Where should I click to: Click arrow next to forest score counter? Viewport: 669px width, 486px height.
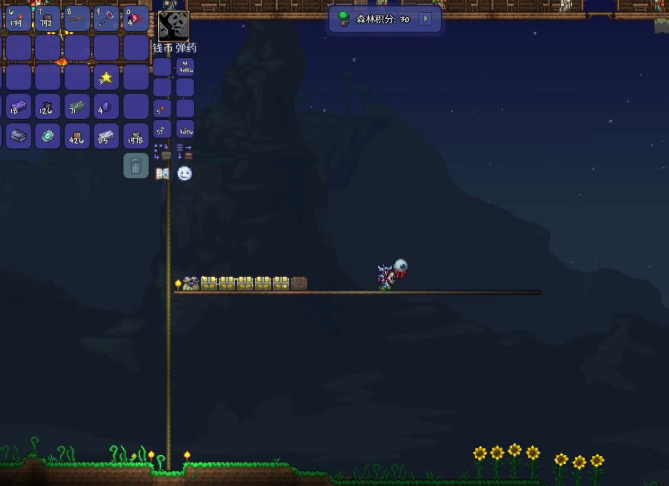pos(426,19)
